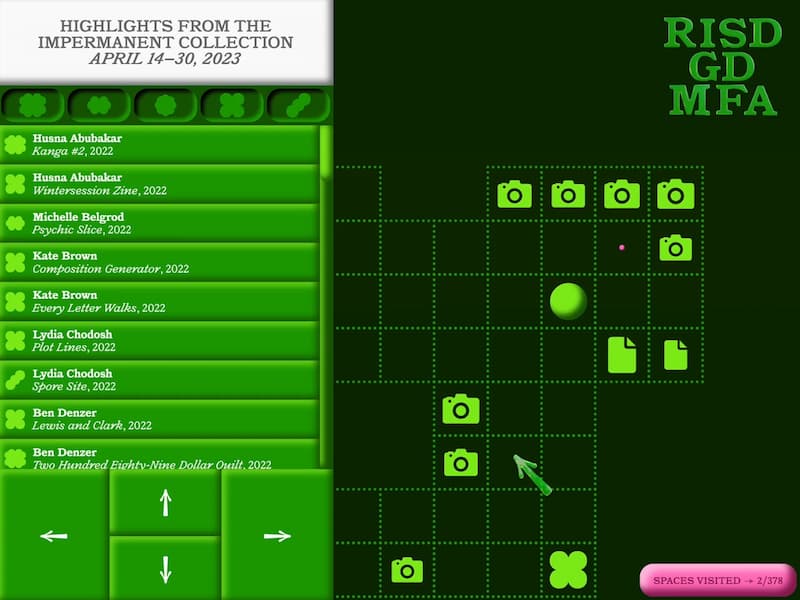800x600 pixels.
Task: Choose Ben Denzer's Lewis and Clark
Action: pos(160,418)
